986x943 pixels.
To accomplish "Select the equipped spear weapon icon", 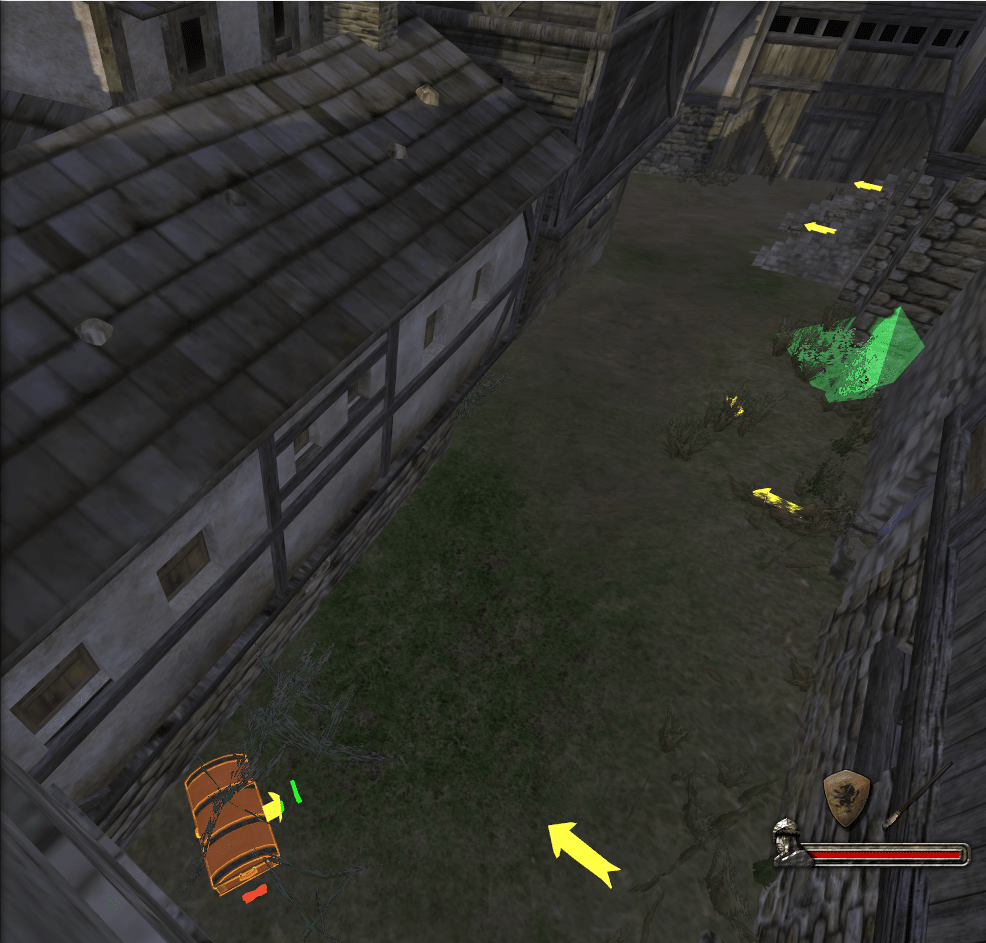I will (x=917, y=795).
